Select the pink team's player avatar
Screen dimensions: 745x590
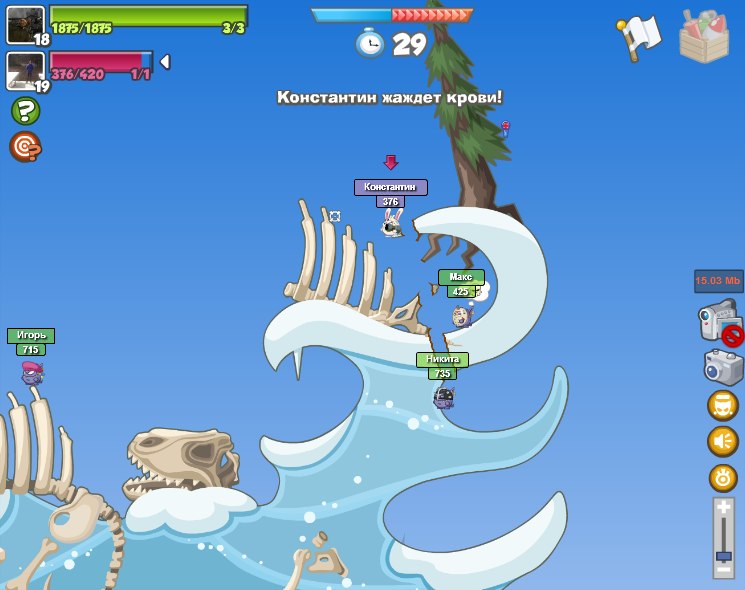[25, 70]
